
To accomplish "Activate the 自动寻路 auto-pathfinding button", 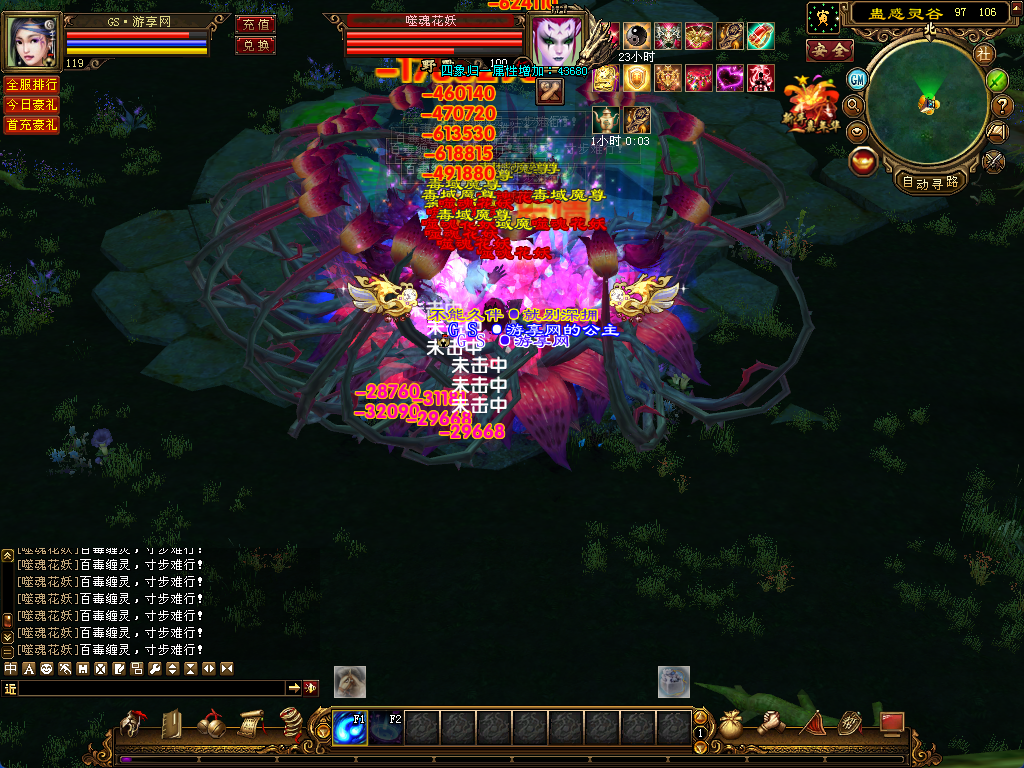I will point(930,182).
